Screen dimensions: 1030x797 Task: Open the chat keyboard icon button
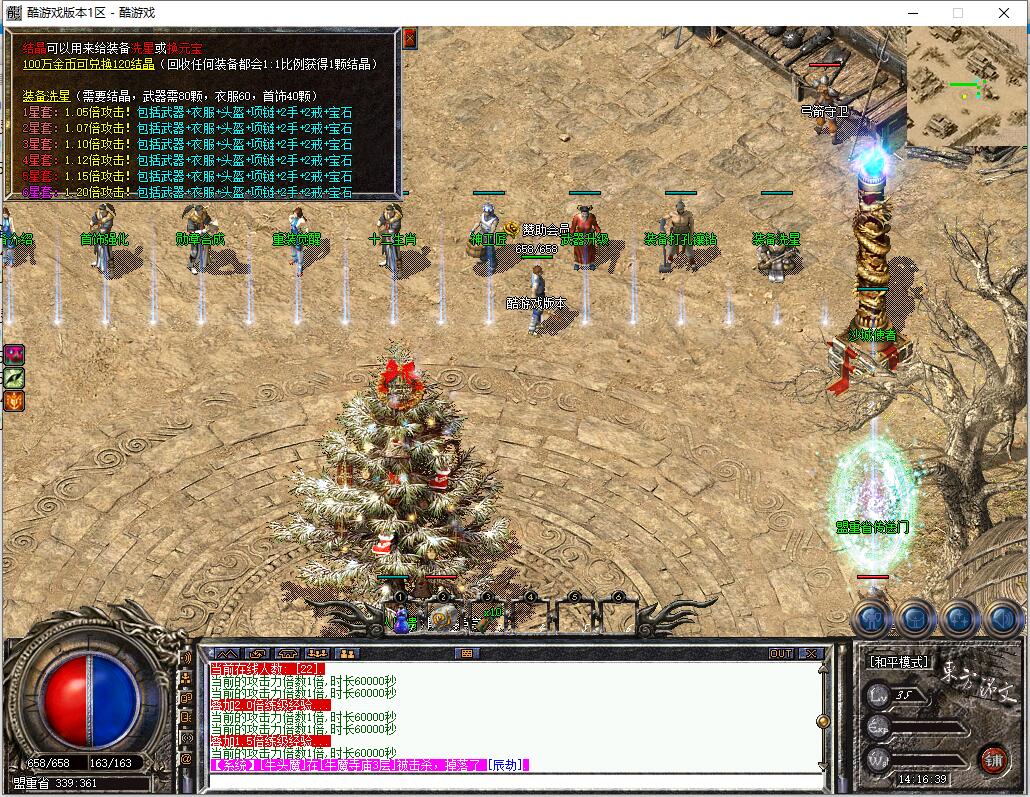[x=464, y=653]
